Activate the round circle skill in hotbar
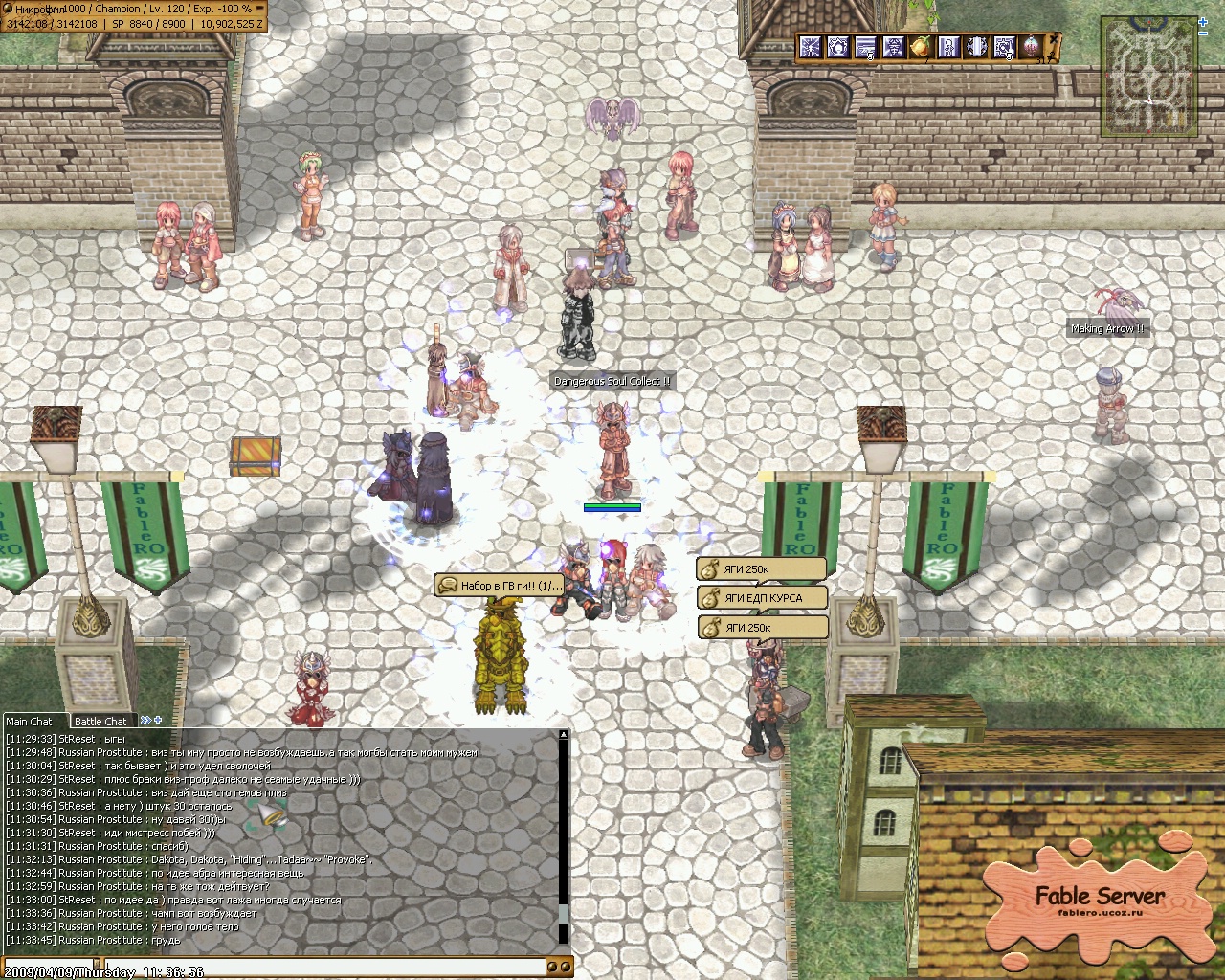Screen dimensions: 1225x980 (x=976, y=47)
